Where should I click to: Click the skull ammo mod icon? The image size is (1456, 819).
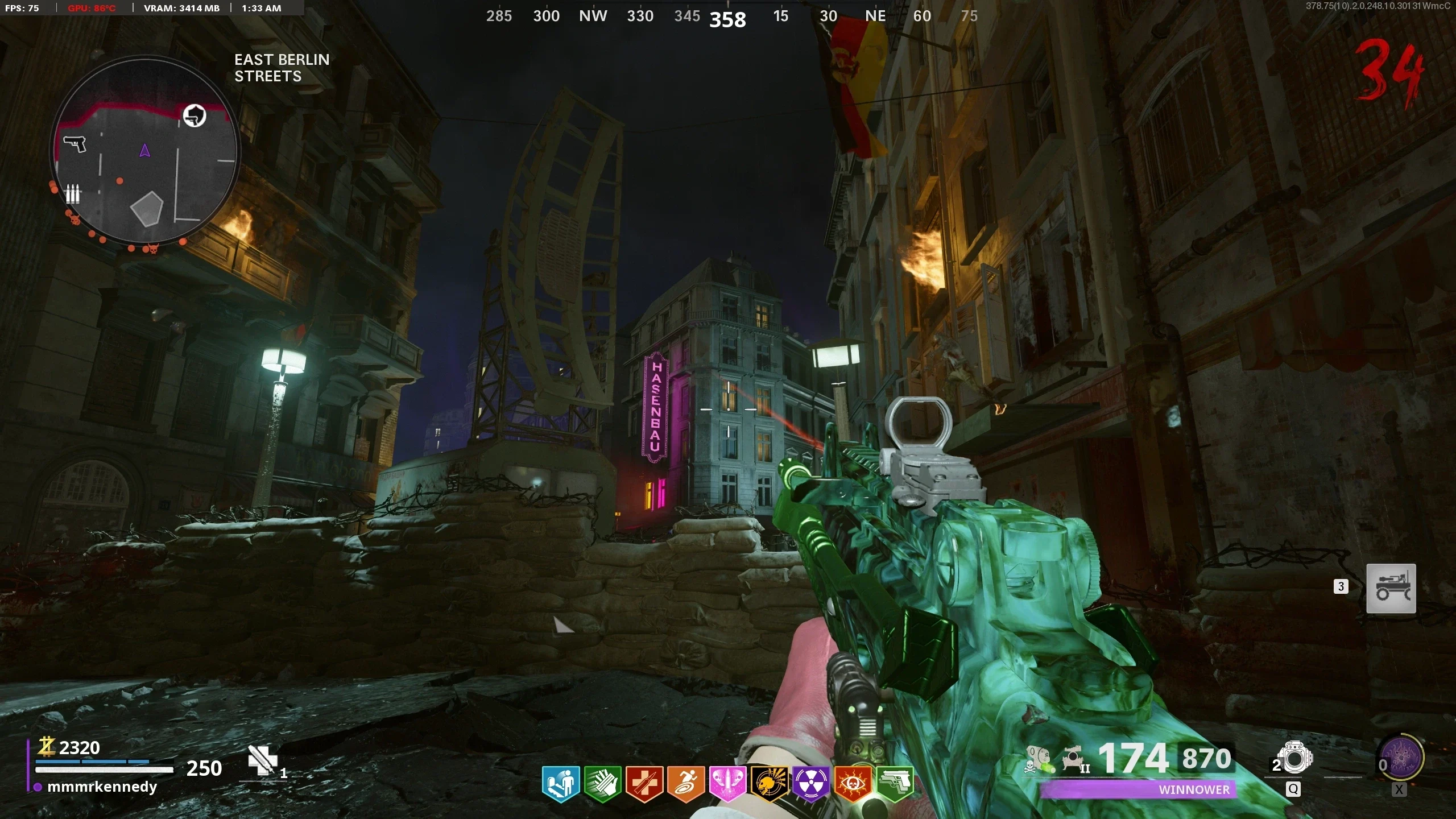[1039, 759]
